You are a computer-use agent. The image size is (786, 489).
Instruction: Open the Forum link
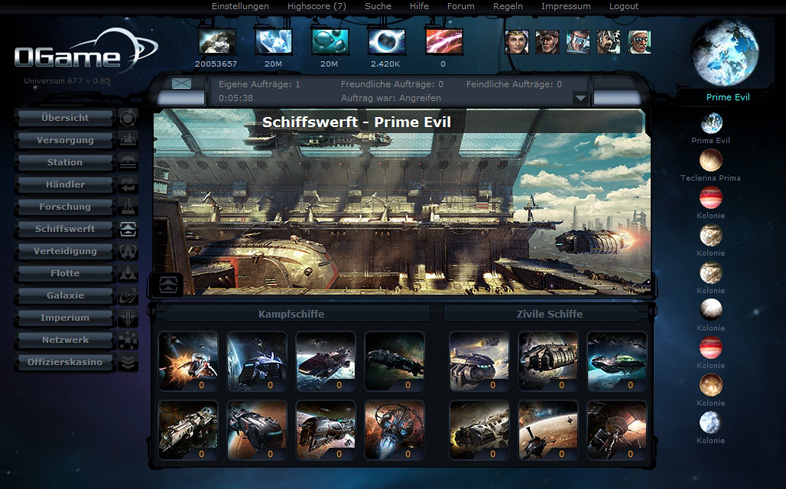click(x=461, y=6)
